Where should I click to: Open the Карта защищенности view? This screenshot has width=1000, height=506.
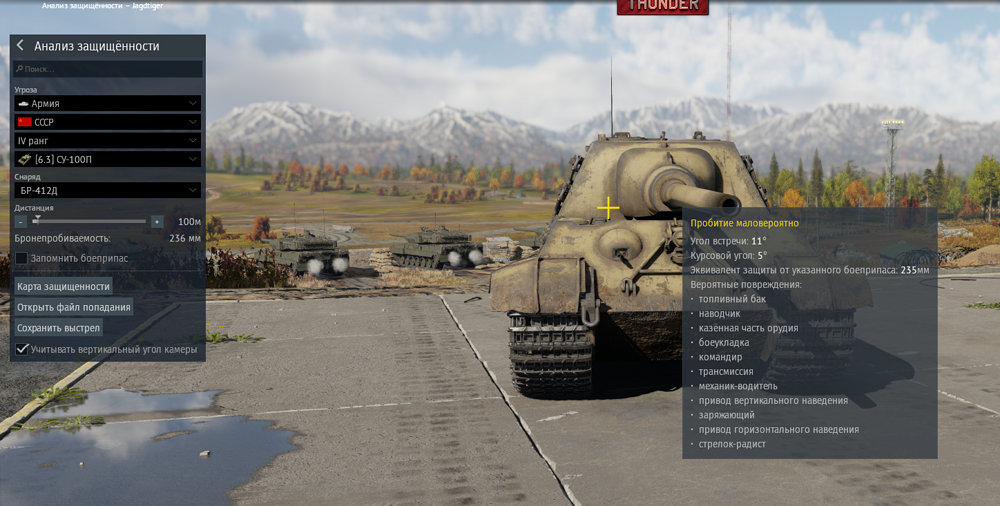click(x=63, y=286)
